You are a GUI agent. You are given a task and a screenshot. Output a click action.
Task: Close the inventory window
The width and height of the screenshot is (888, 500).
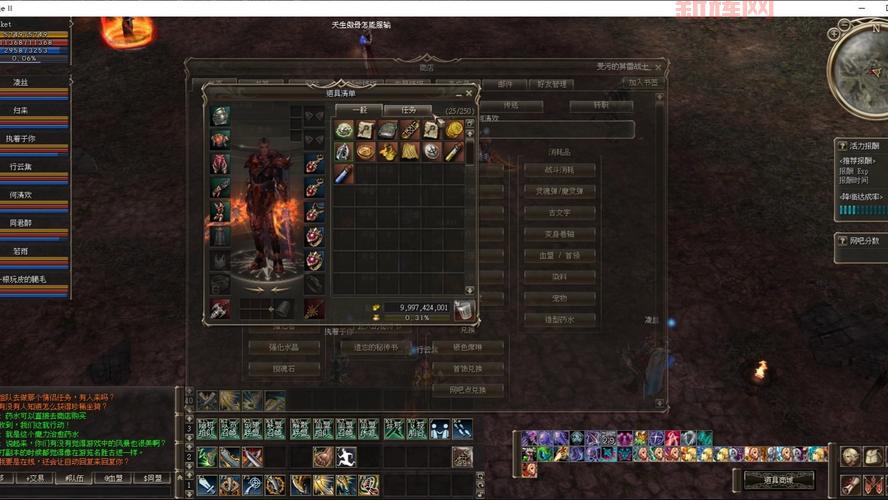click(470, 93)
